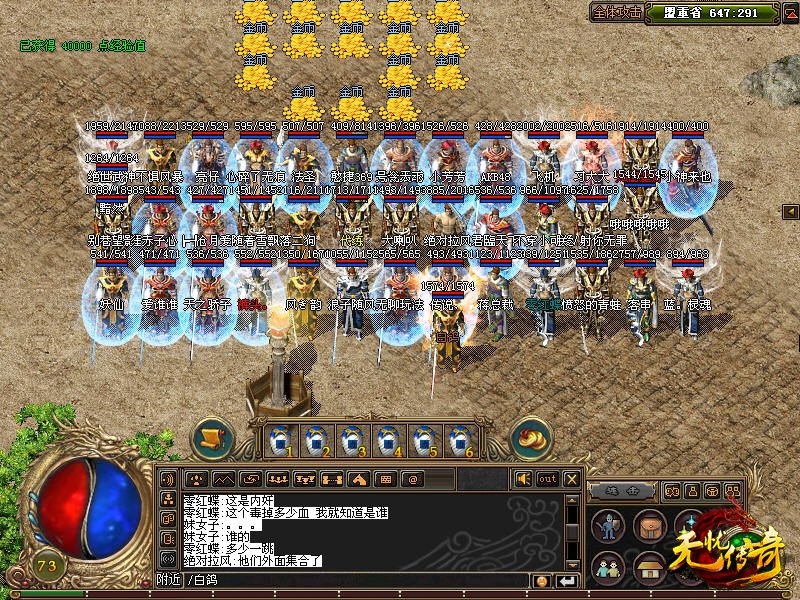Viewport: 800px width, 600px height.
Task: Open the backpack bag icon
Action: point(649,525)
